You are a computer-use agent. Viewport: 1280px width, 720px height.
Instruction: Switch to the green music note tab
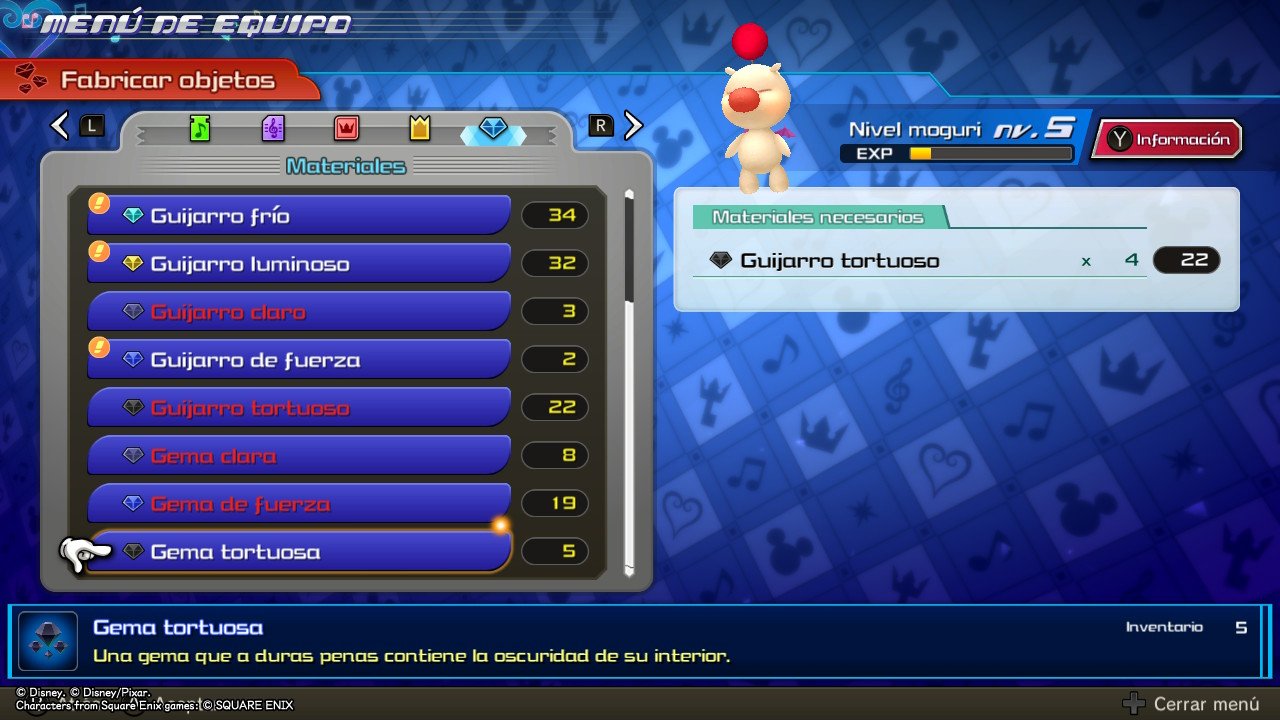[200, 128]
